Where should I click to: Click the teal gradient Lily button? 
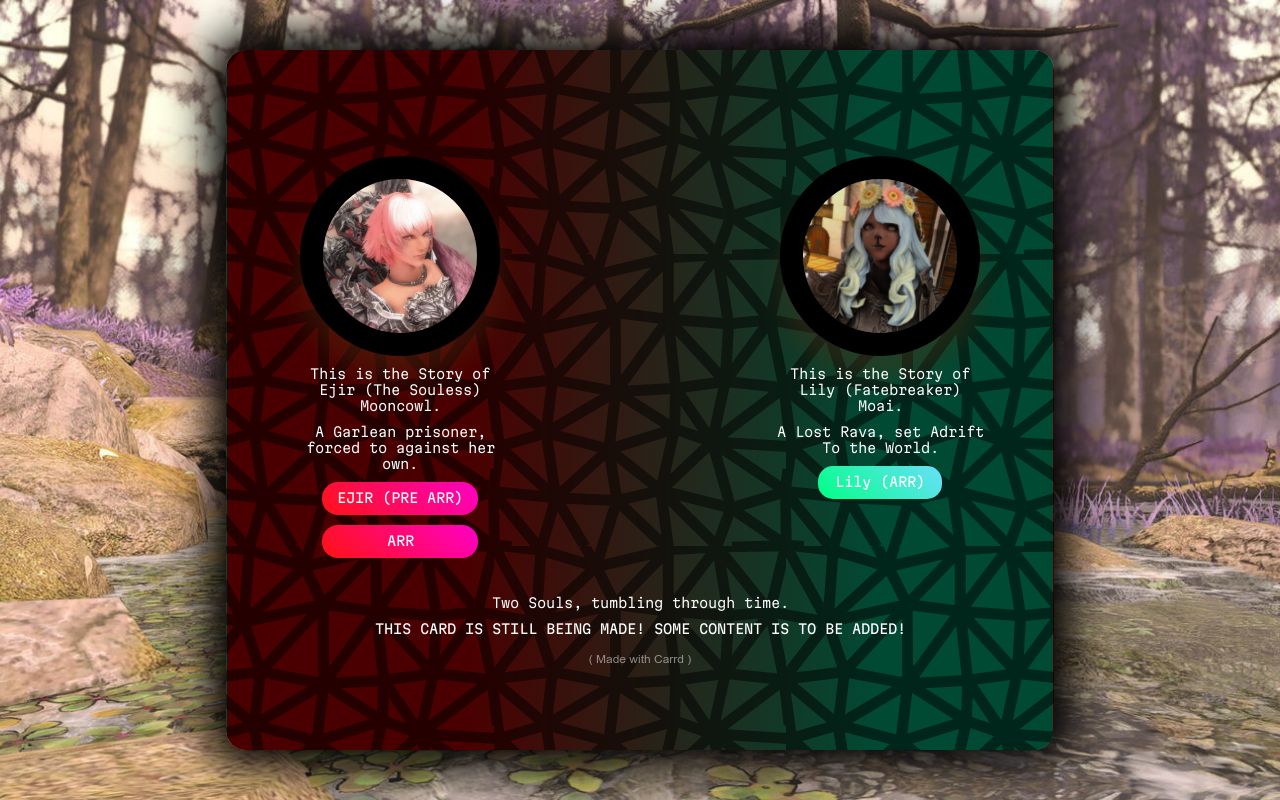[879, 482]
